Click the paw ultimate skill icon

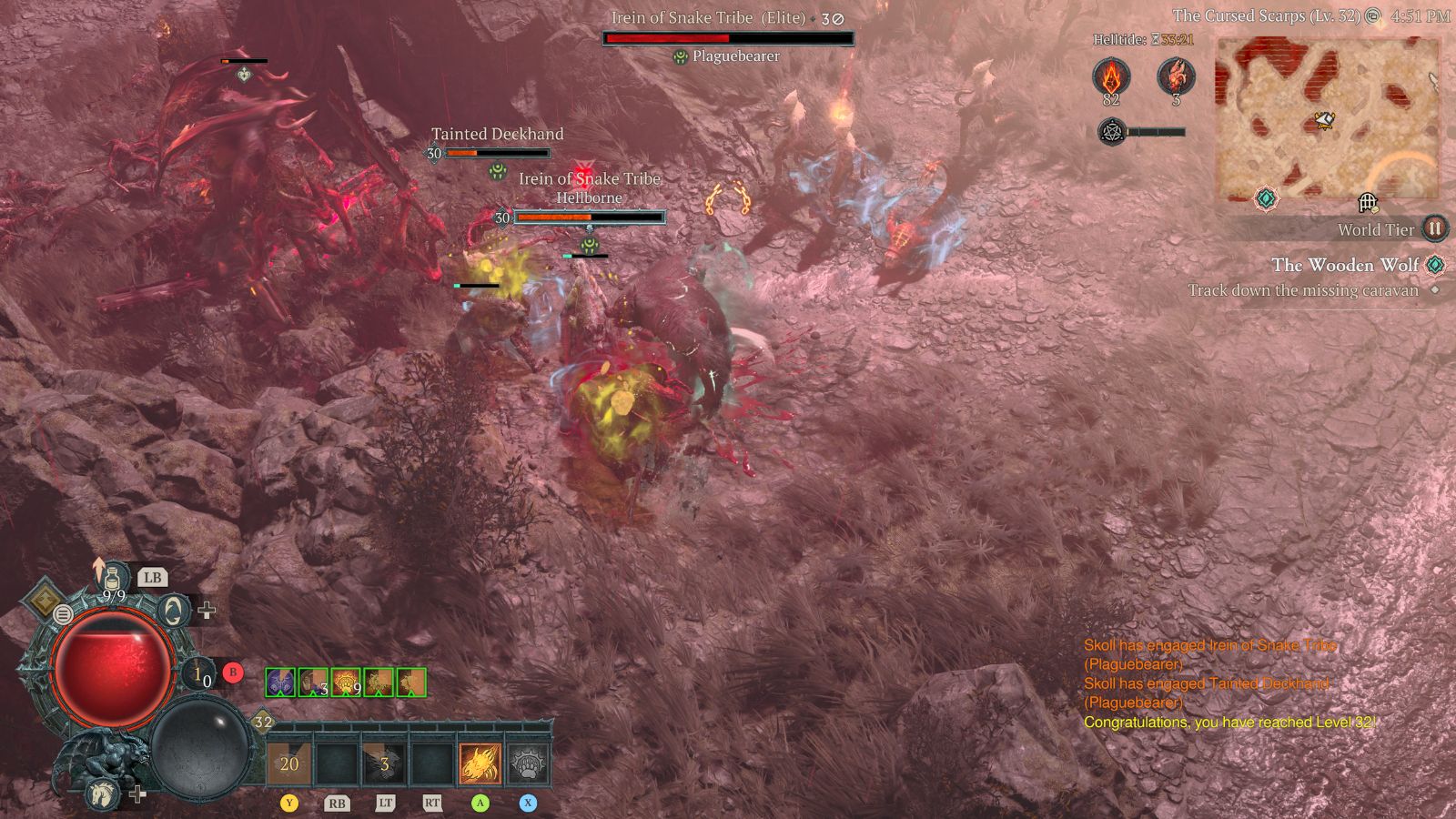(529, 764)
